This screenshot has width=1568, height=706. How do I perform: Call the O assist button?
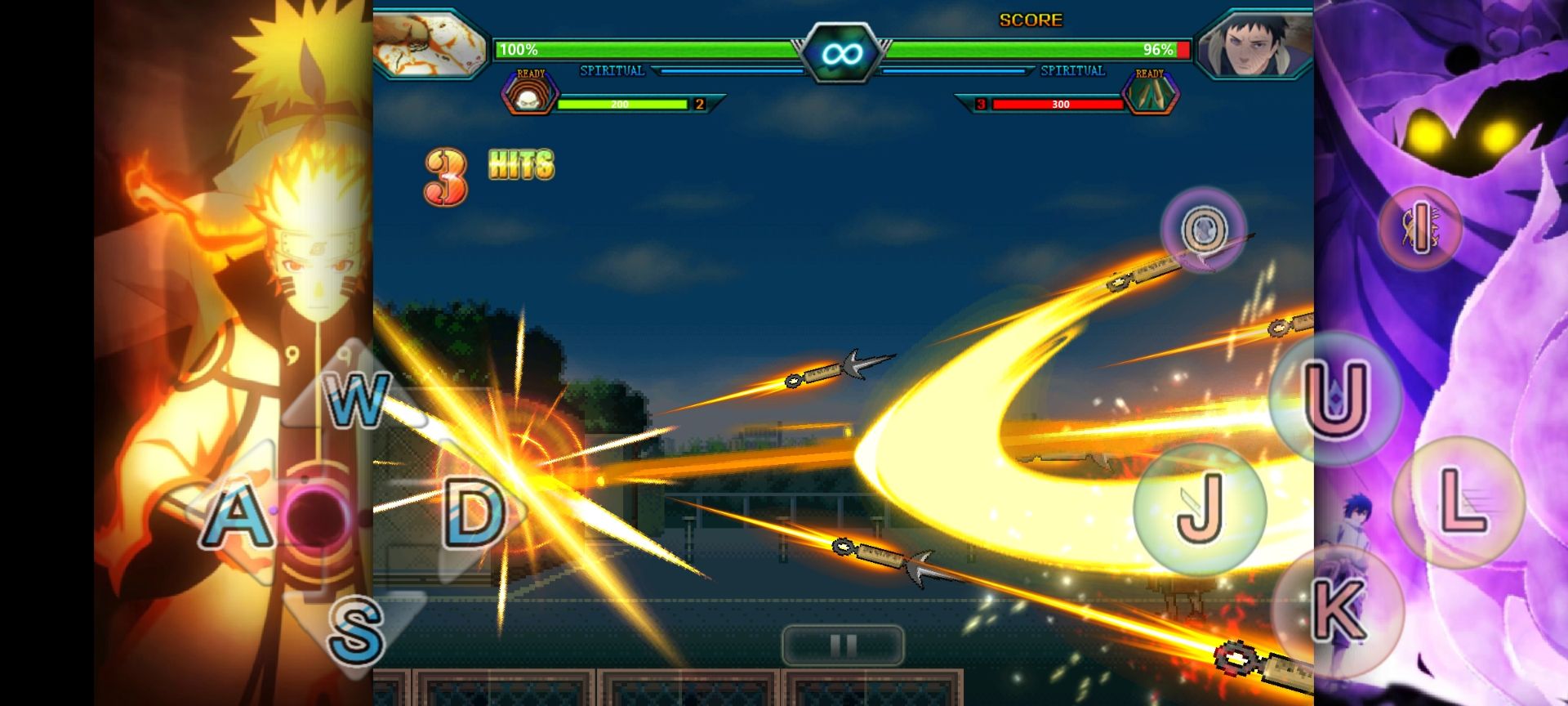1203,229
